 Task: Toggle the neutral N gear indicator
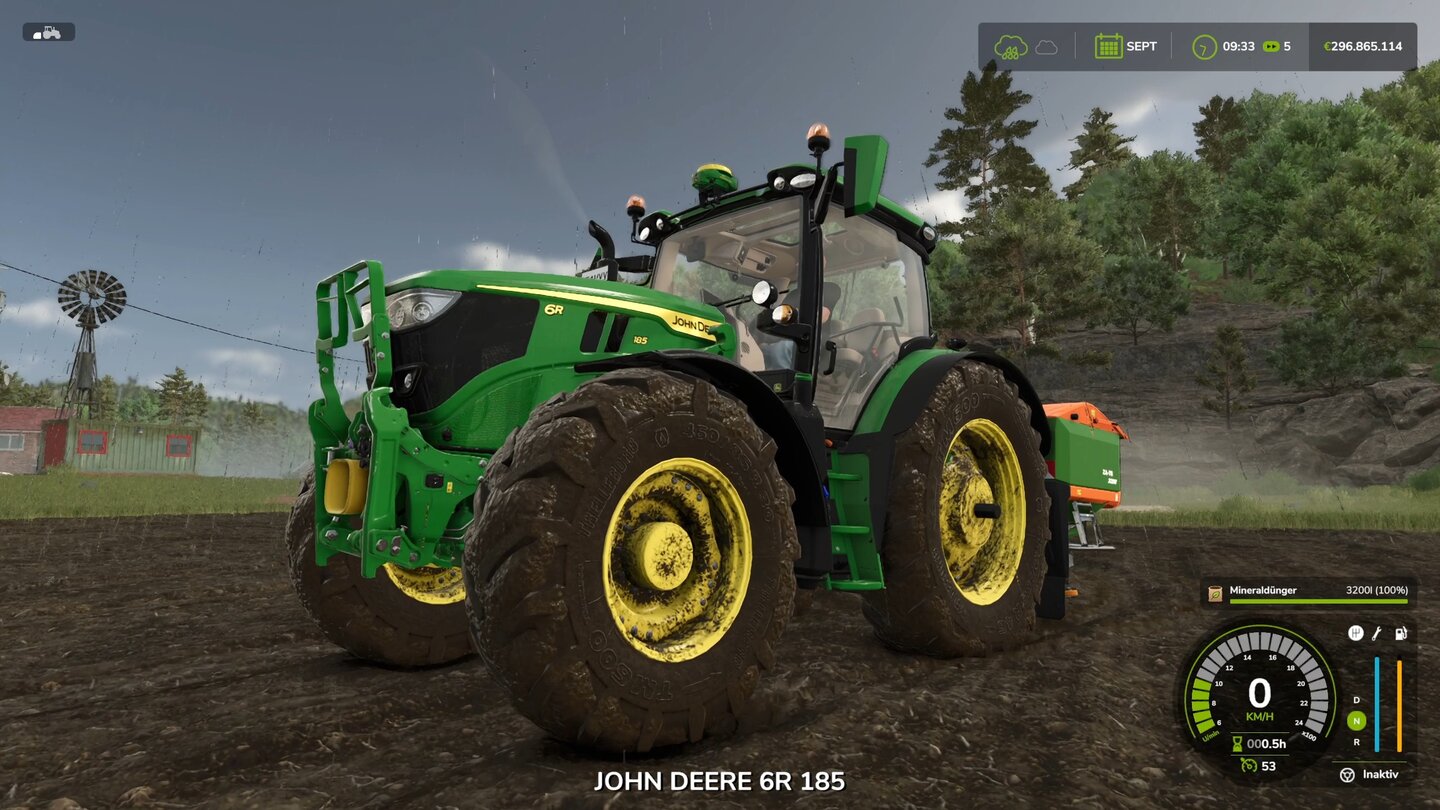tap(1355, 719)
